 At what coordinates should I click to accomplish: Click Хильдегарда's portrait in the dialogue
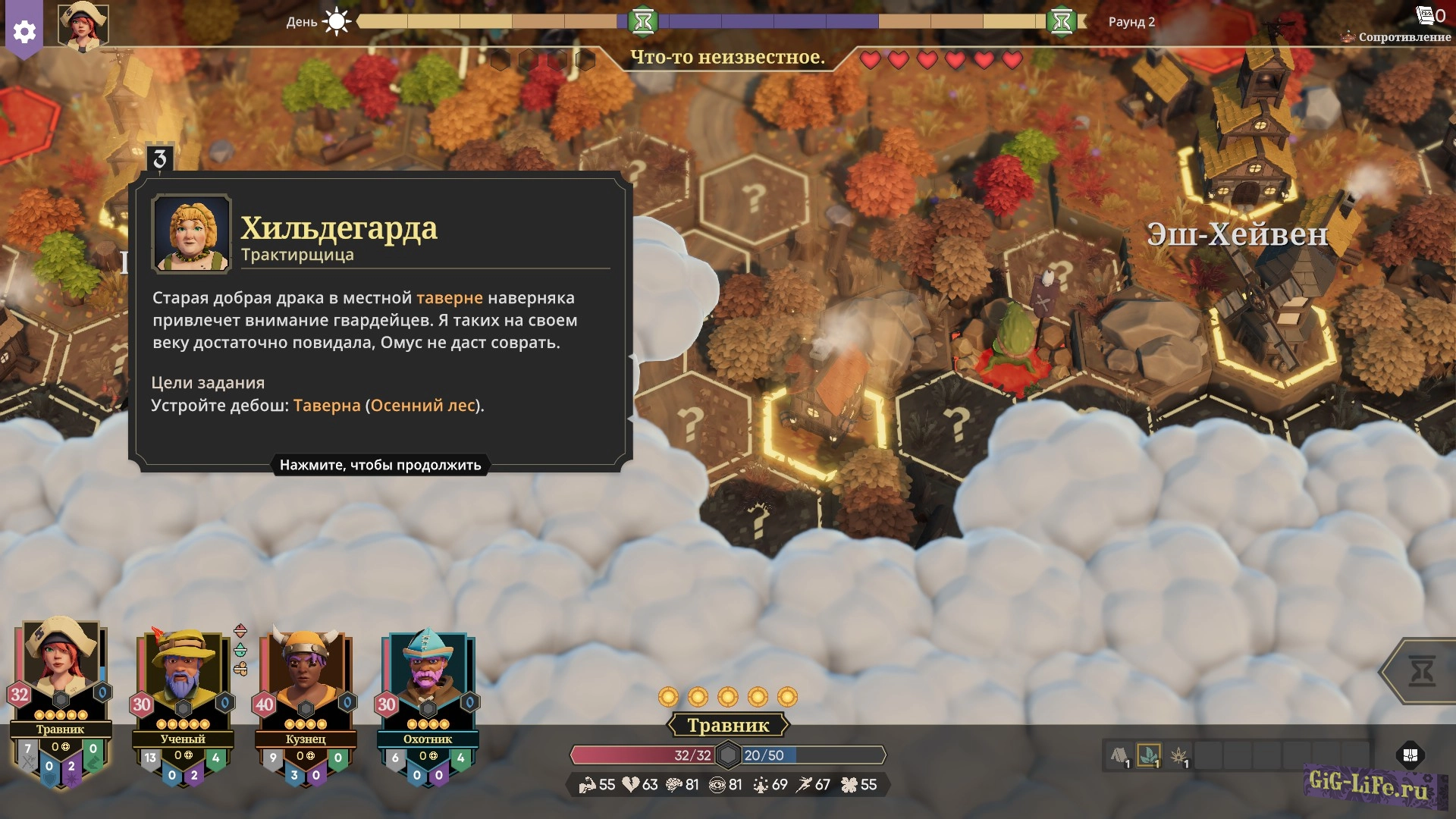(191, 233)
